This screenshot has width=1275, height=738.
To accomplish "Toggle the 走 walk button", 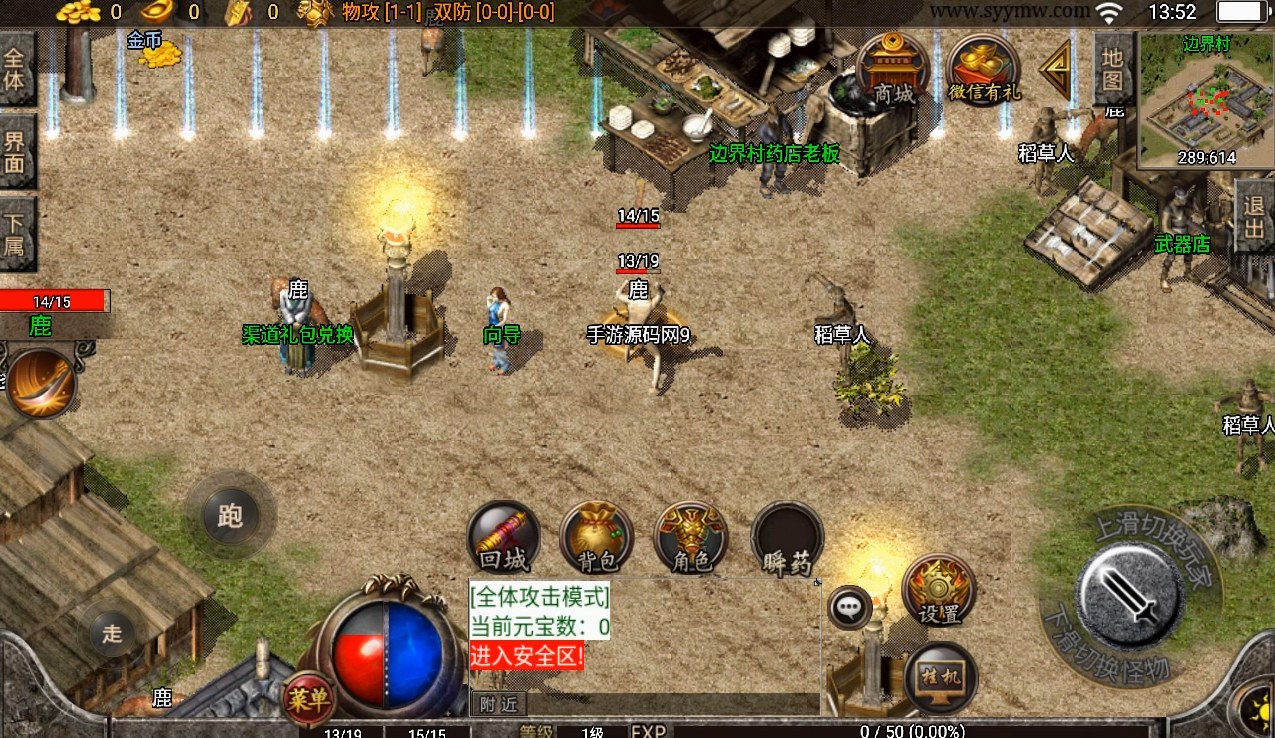I will 112,632.
